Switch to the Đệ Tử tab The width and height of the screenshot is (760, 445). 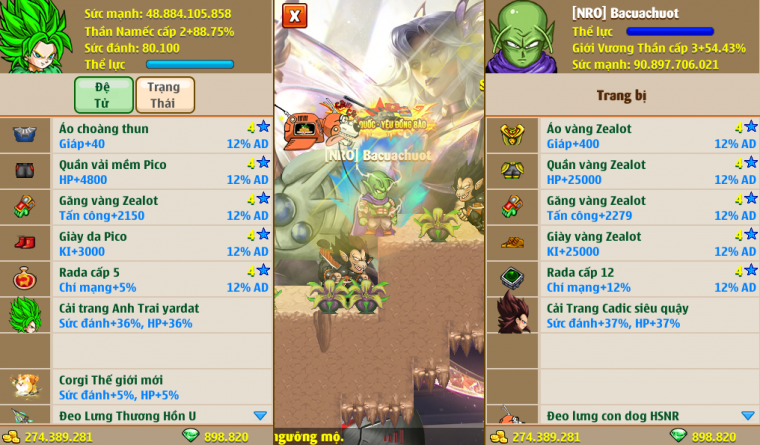click(x=103, y=95)
